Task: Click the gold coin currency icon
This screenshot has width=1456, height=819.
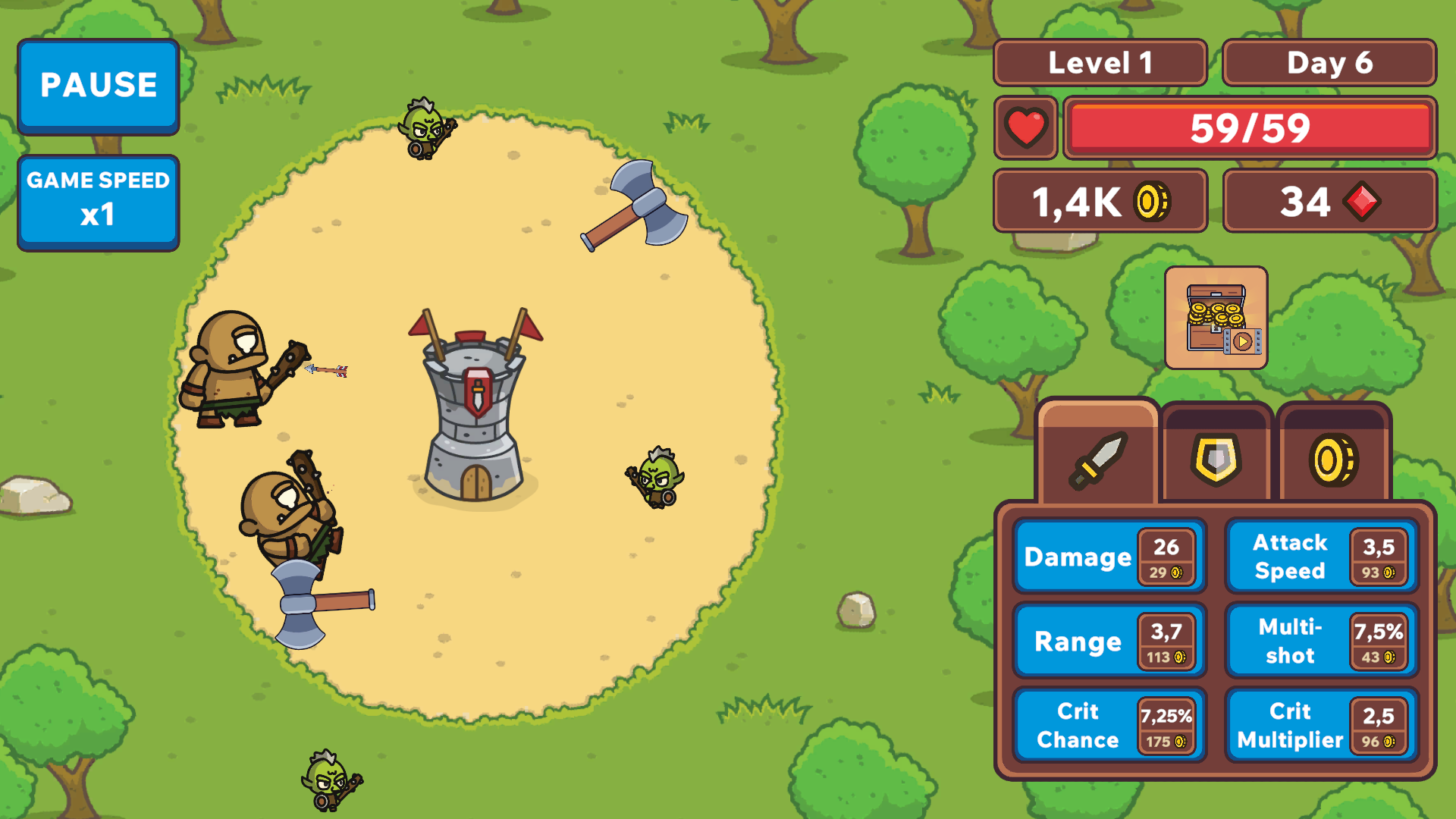Action: coord(1149,200)
